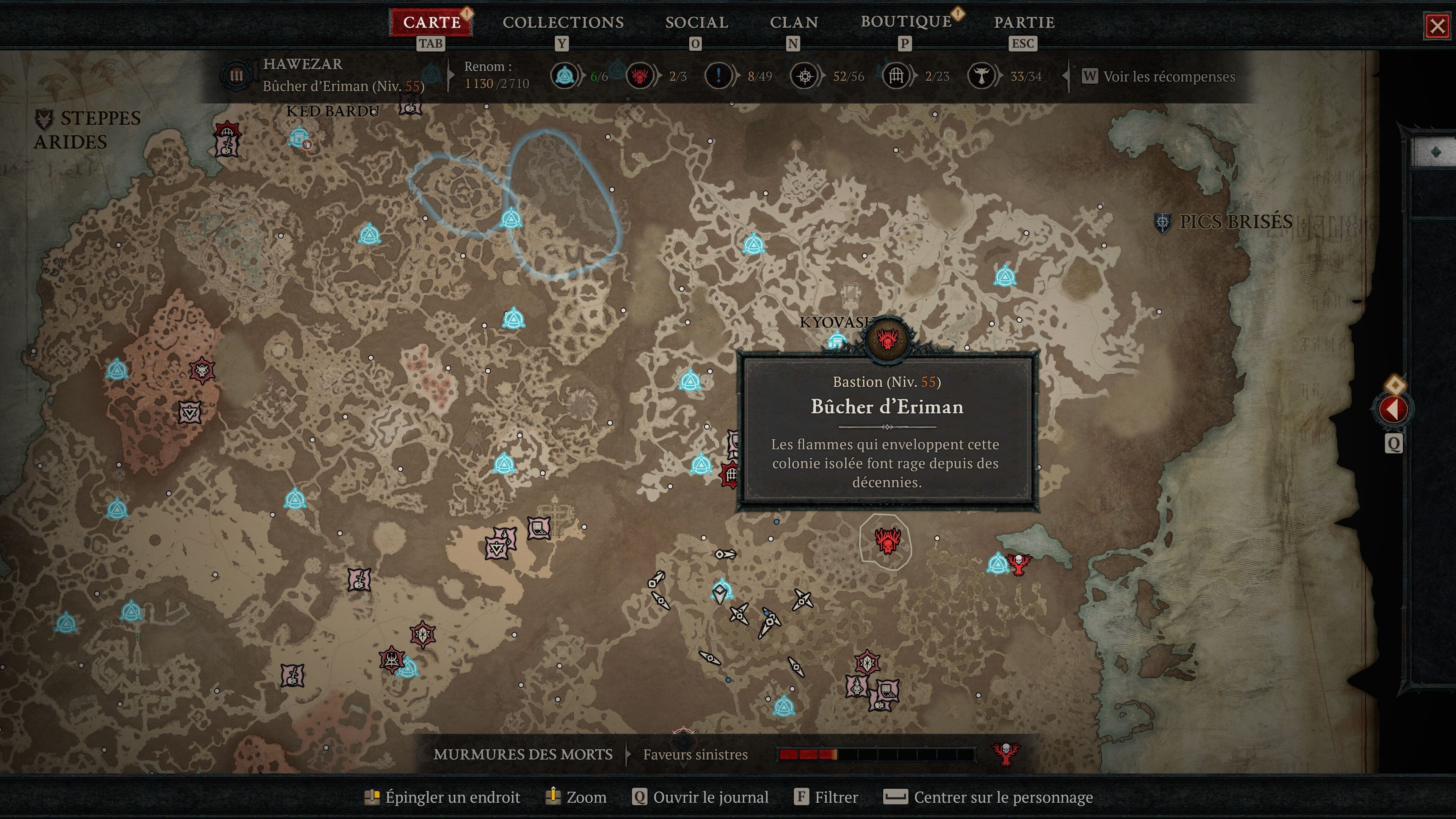Image resolution: width=1456 pixels, height=819 pixels.
Task: Click the Hawezar region medallion emblem
Action: (x=237, y=75)
